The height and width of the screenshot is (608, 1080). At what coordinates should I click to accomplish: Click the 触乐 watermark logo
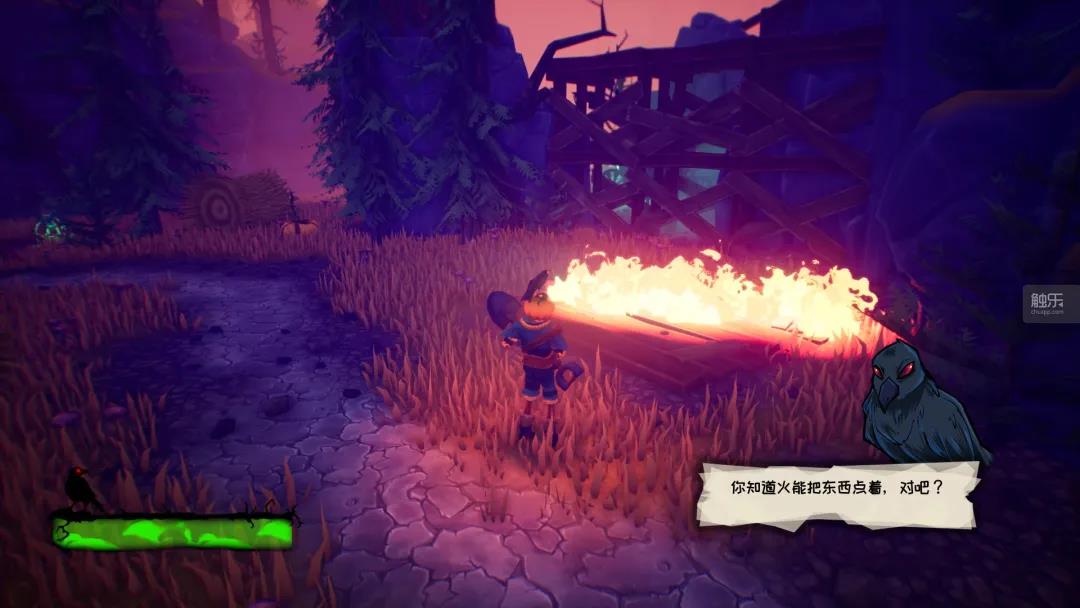(x=1049, y=301)
